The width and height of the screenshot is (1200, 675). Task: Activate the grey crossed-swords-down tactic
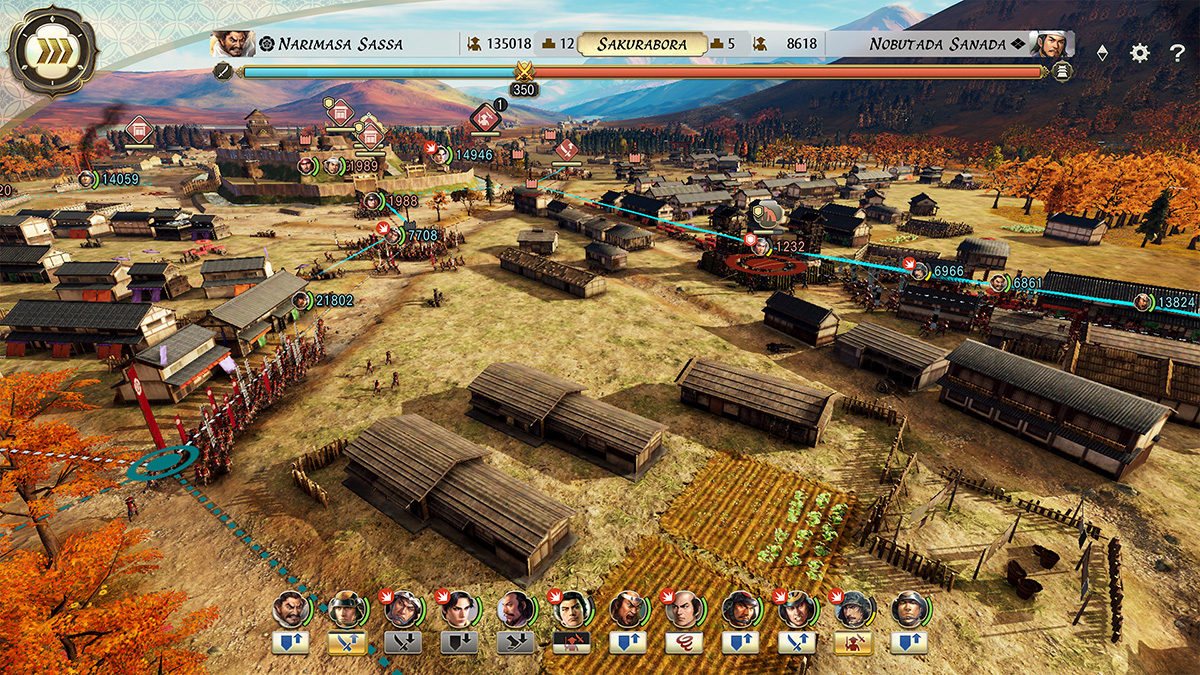point(403,643)
